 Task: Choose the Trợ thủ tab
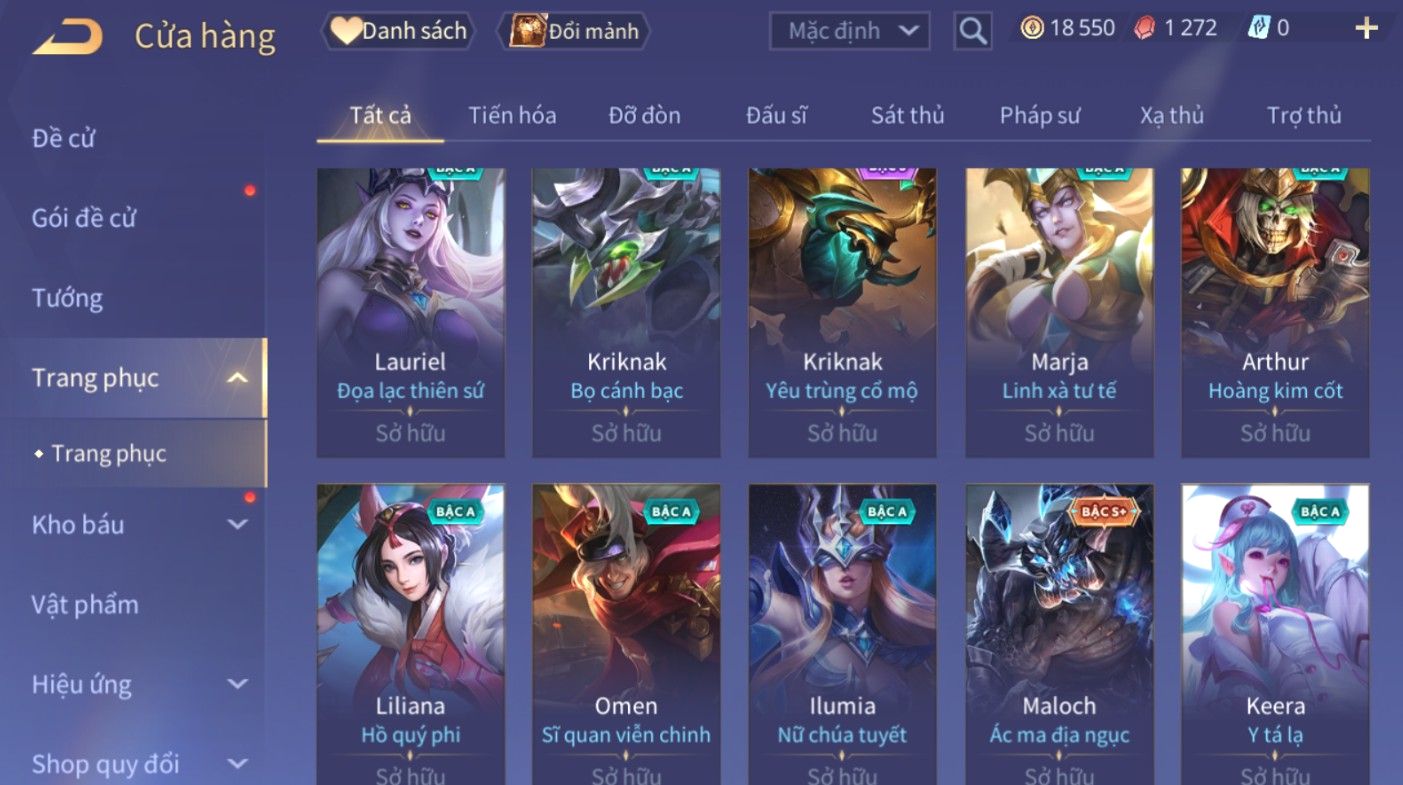point(1304,116)
